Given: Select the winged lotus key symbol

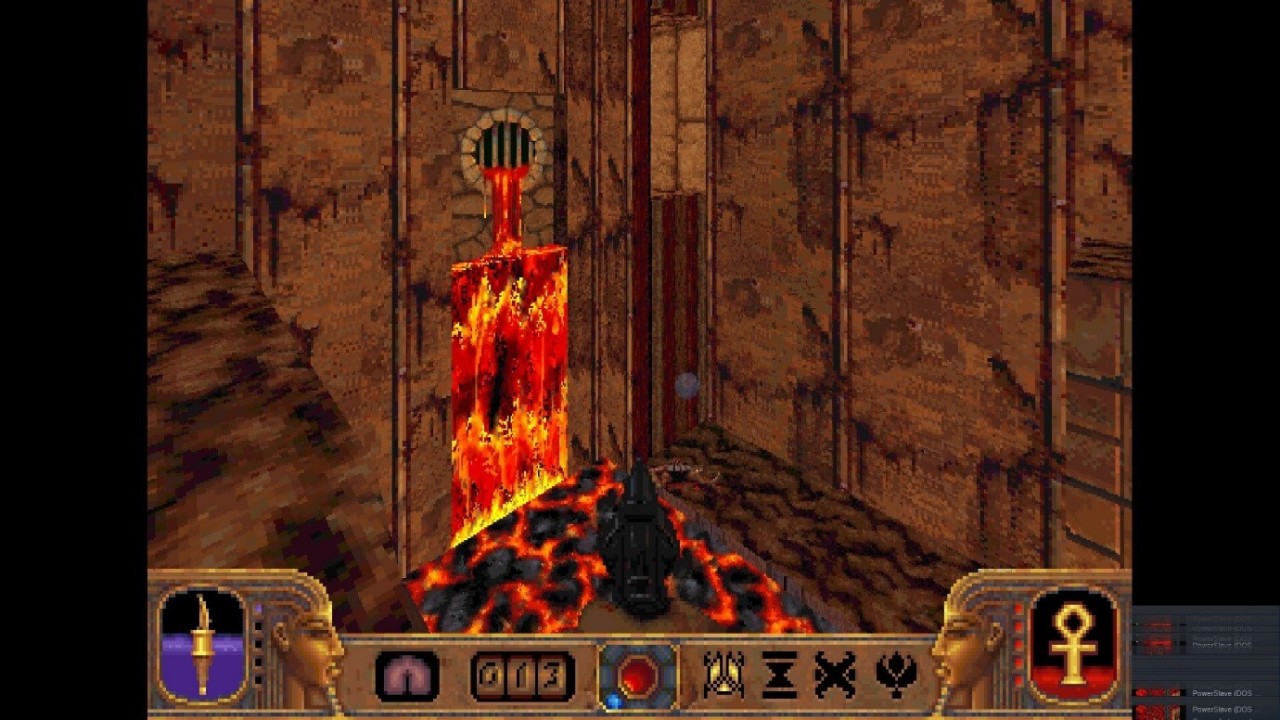Looking at the screenshot, I should pos(896,675).
